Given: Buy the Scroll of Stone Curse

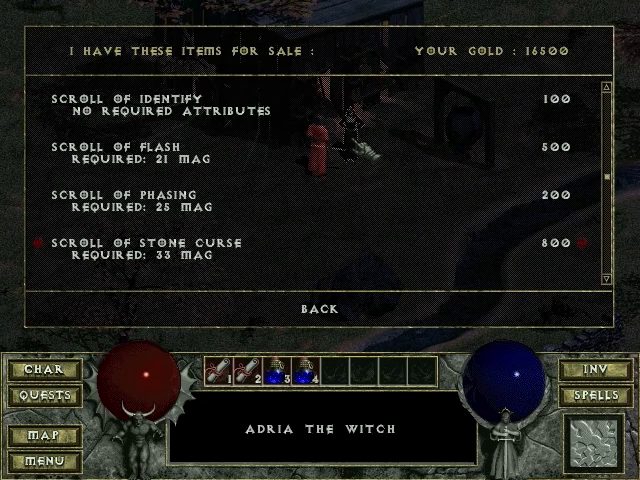Looking at the screenshot, I should coord(146,243).
